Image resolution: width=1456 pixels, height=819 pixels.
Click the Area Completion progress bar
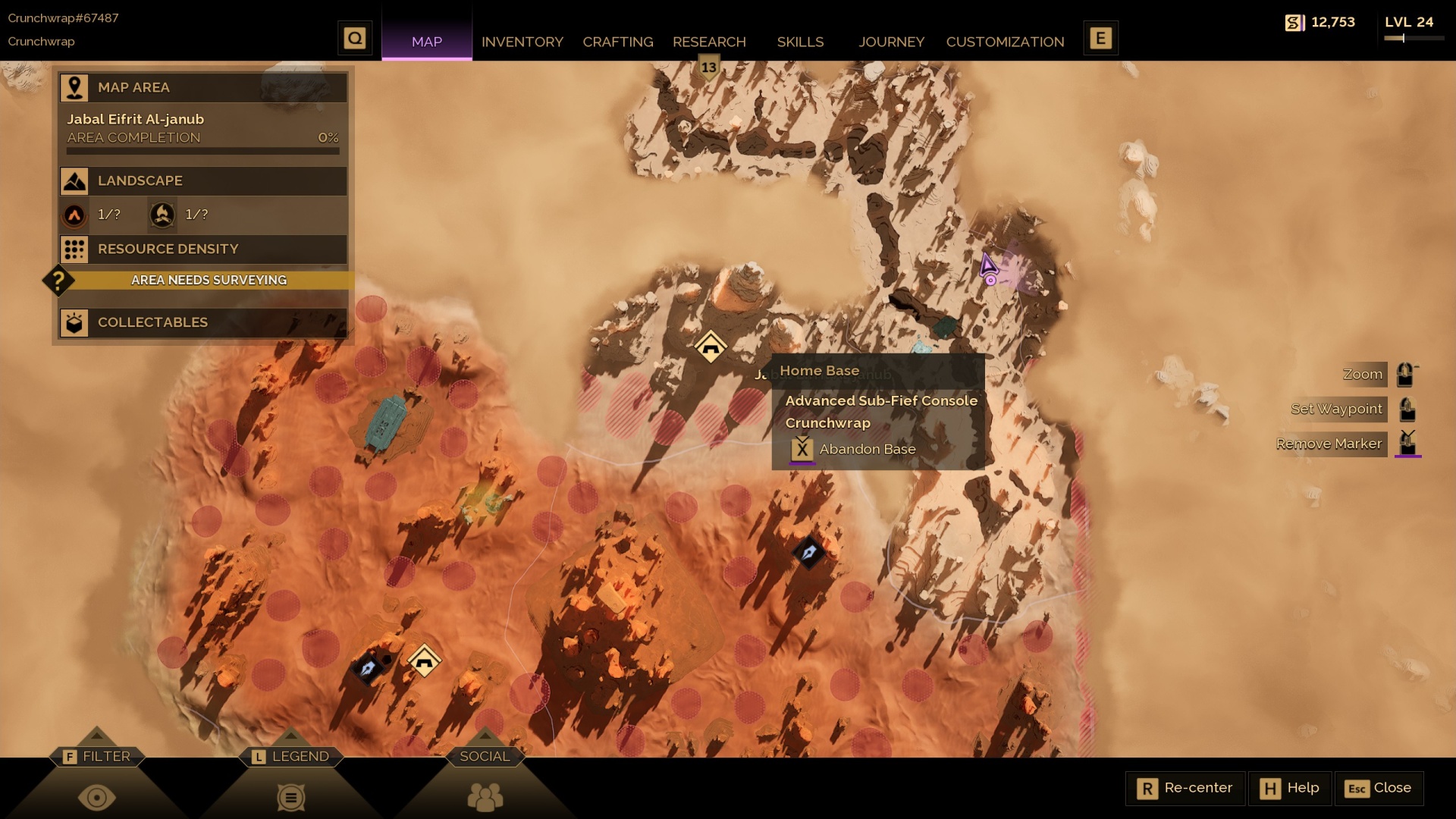click(x=202, y=150)
